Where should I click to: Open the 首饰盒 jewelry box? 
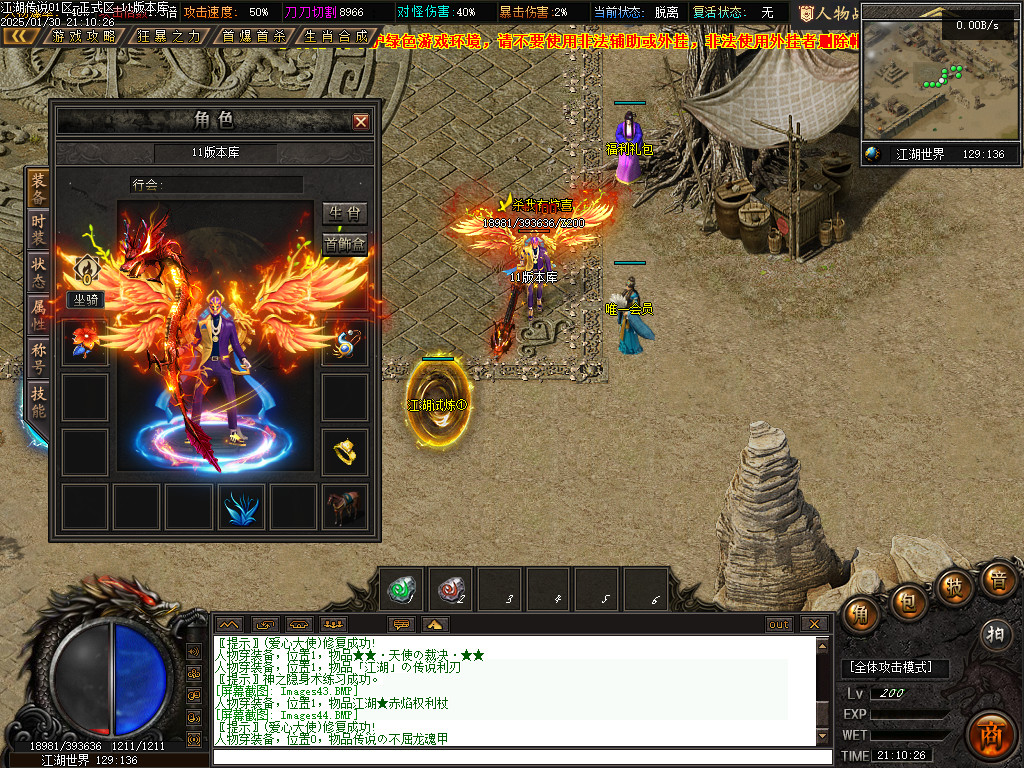[x=344, y=243]
